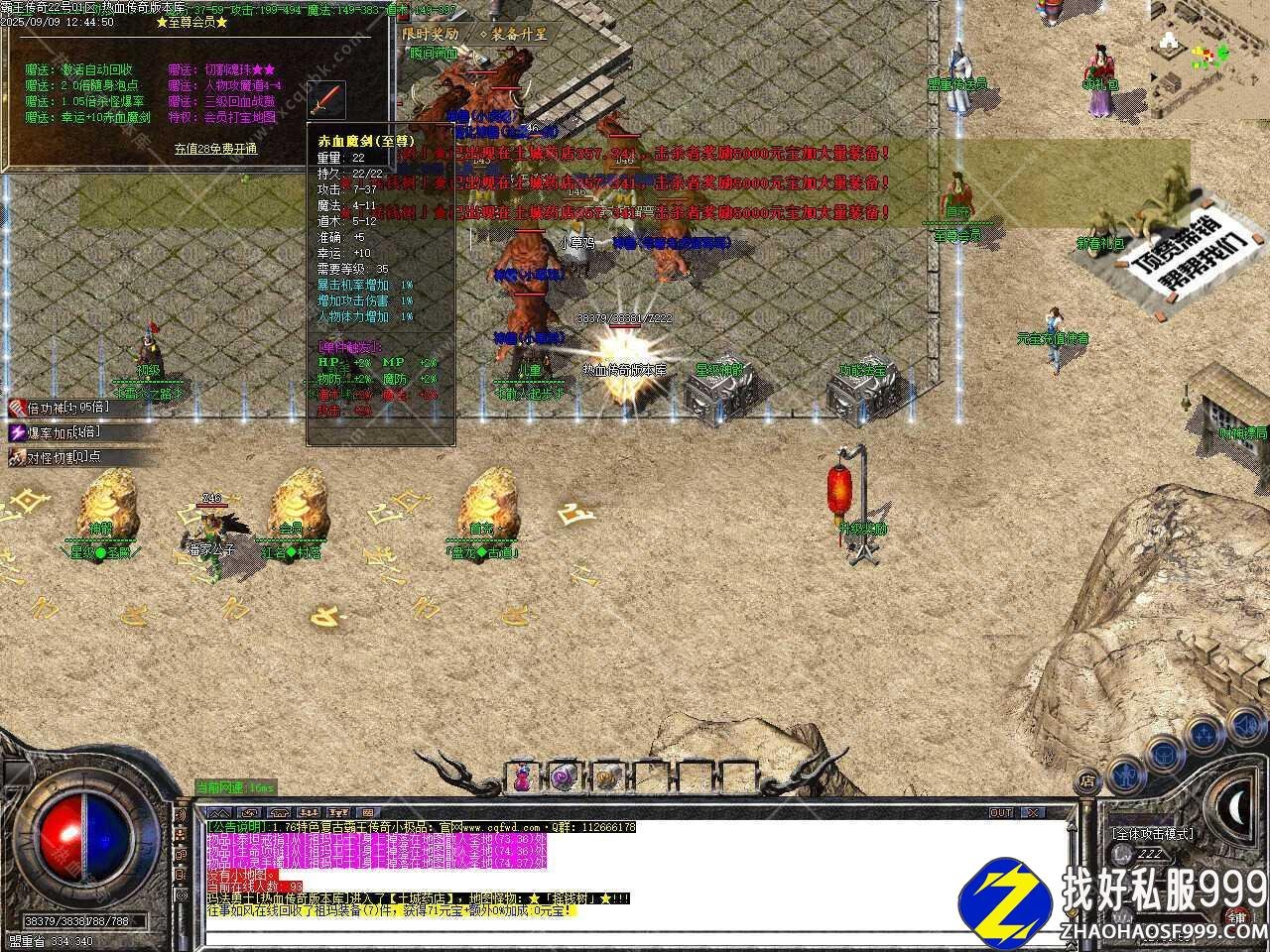Open the 限时奖励 tab
Image resolution: width=1270 pixels, height=952 pixels.
click(432, 33)
